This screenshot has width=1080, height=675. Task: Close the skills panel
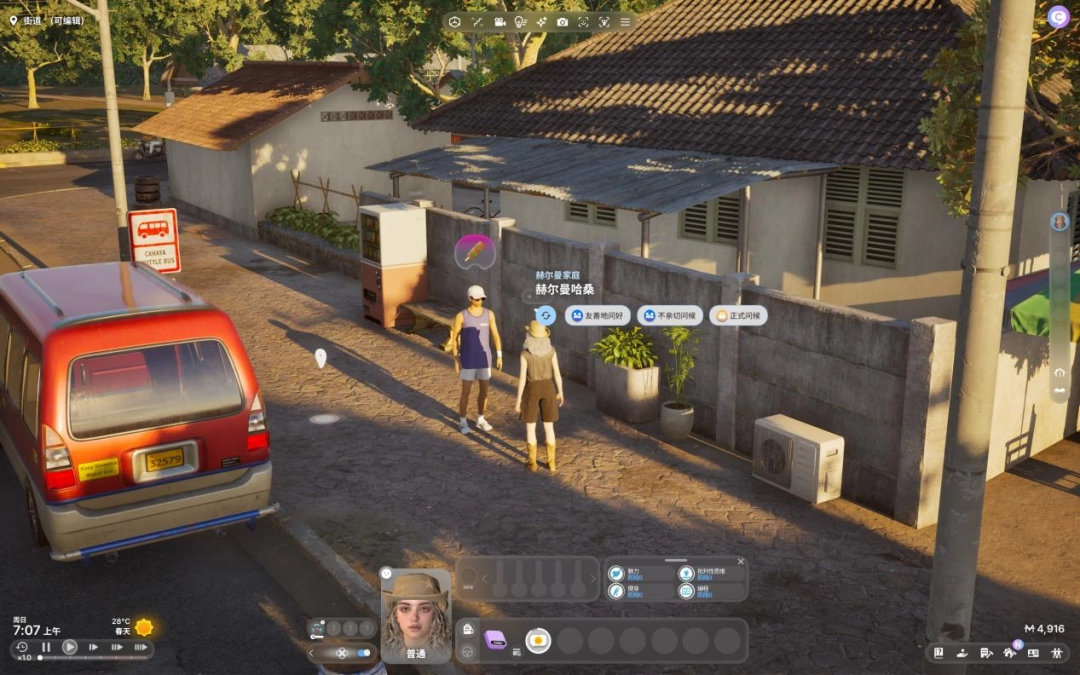coord(741,562)
